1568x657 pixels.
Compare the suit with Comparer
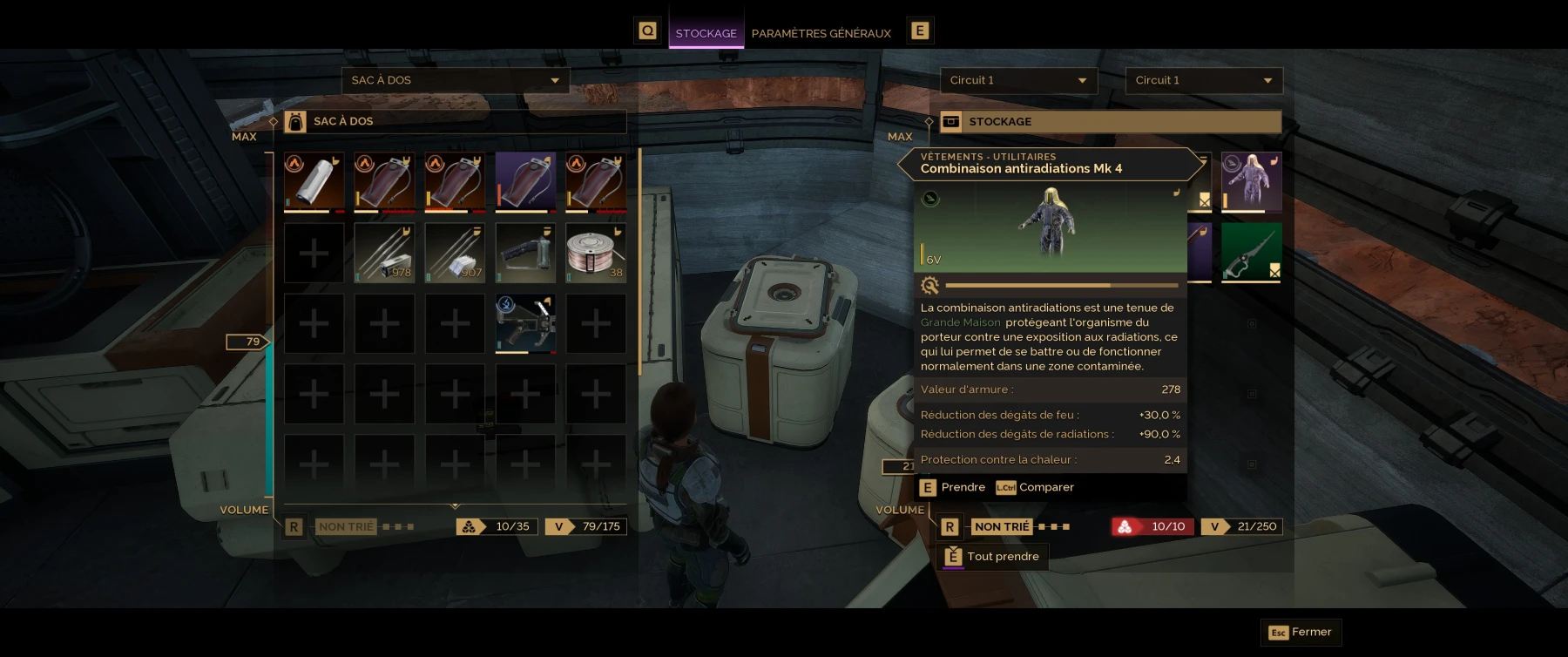coord(1036,487)
